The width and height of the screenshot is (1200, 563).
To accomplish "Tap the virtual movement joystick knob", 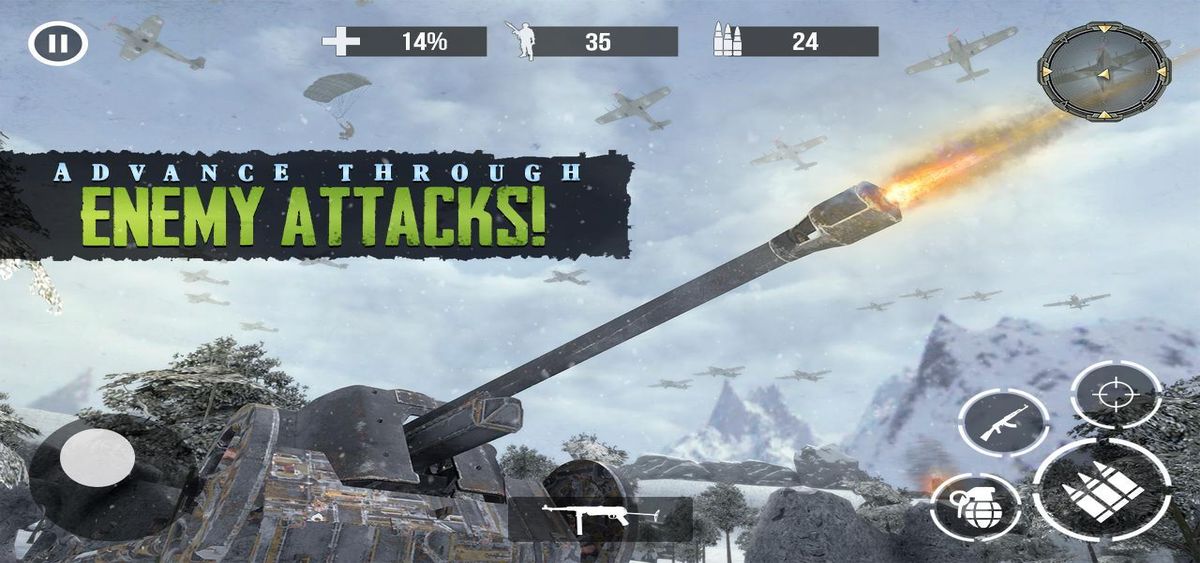I will click(x=97, y=459).
